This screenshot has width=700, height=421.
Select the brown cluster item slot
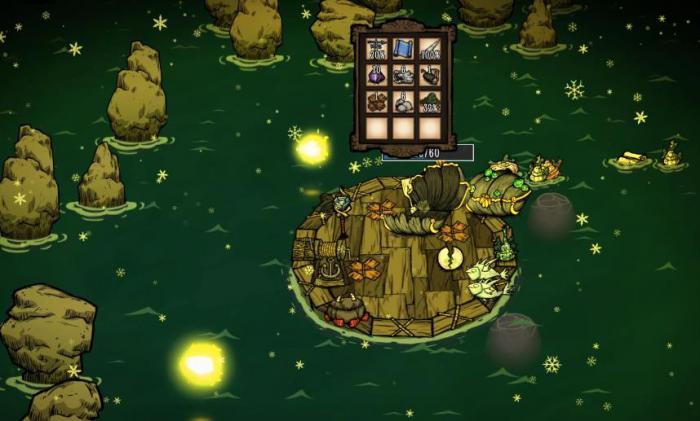(377, 102)
